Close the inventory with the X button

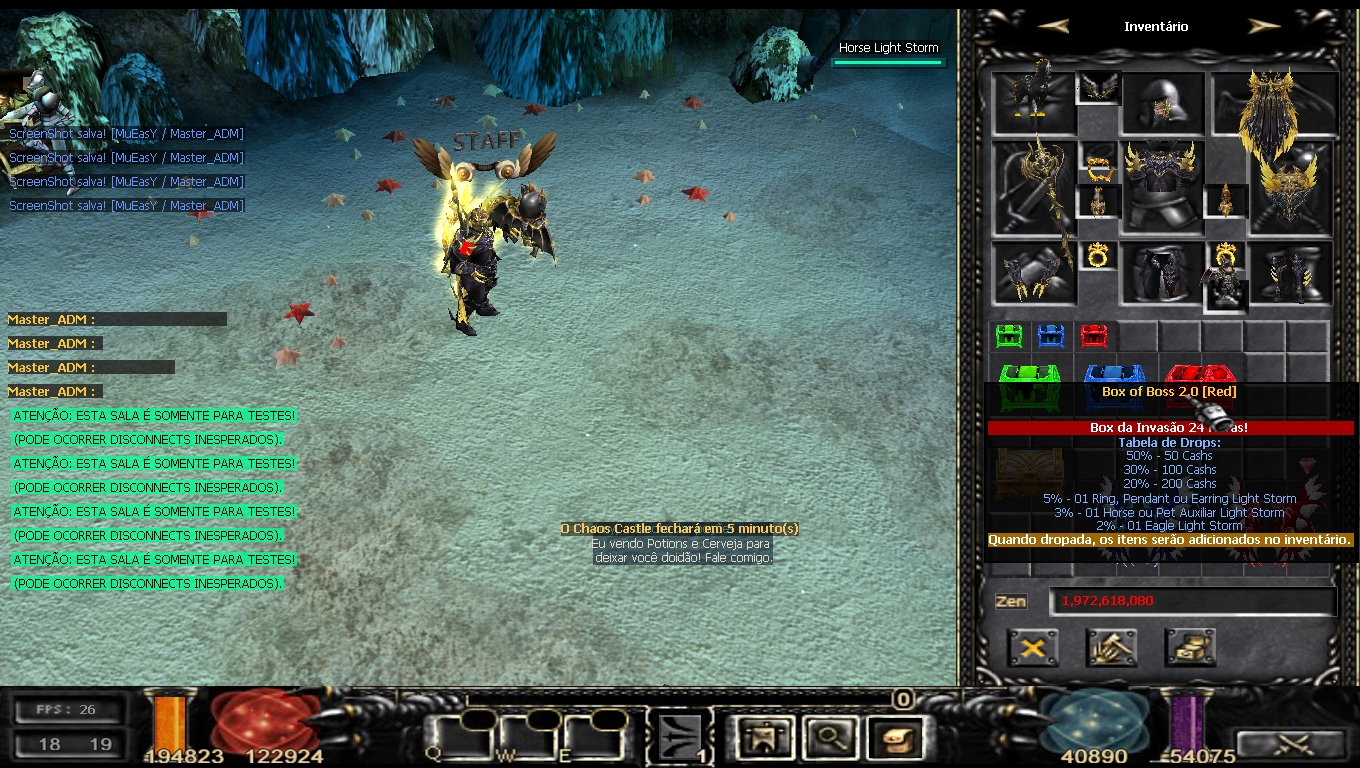coord(1033,648)
